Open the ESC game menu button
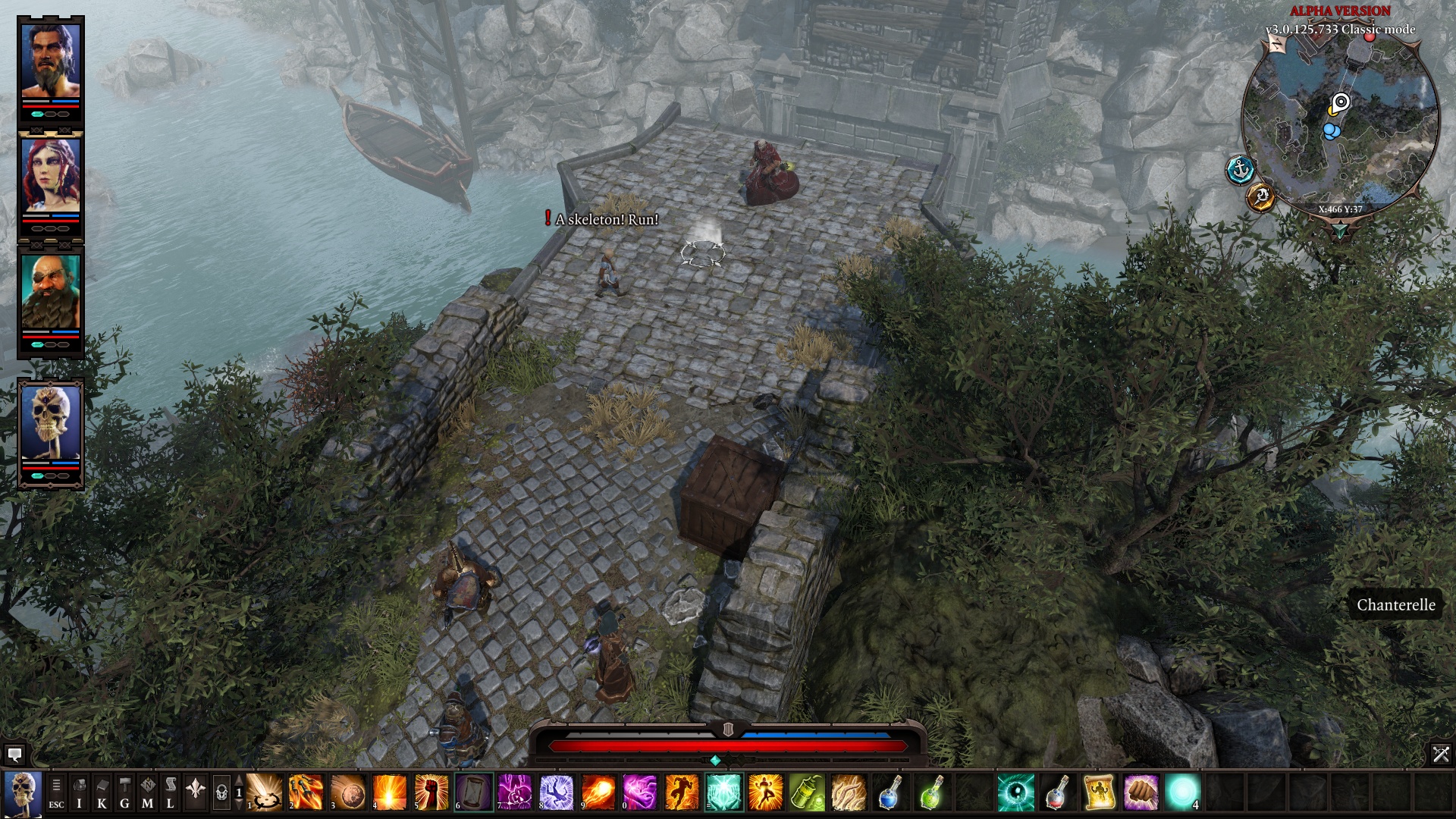 point(56,793)
